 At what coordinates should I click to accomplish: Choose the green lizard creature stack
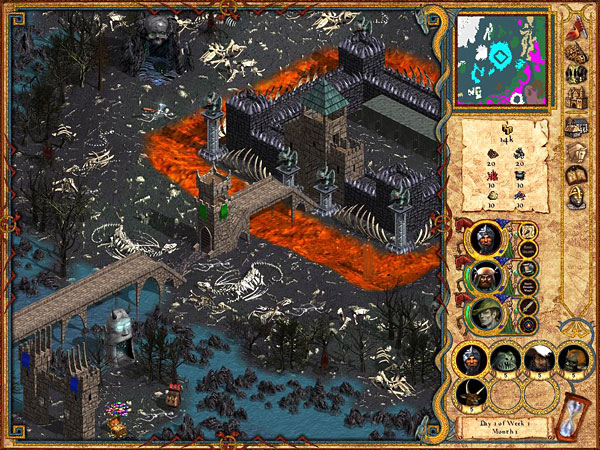(505, 360)
